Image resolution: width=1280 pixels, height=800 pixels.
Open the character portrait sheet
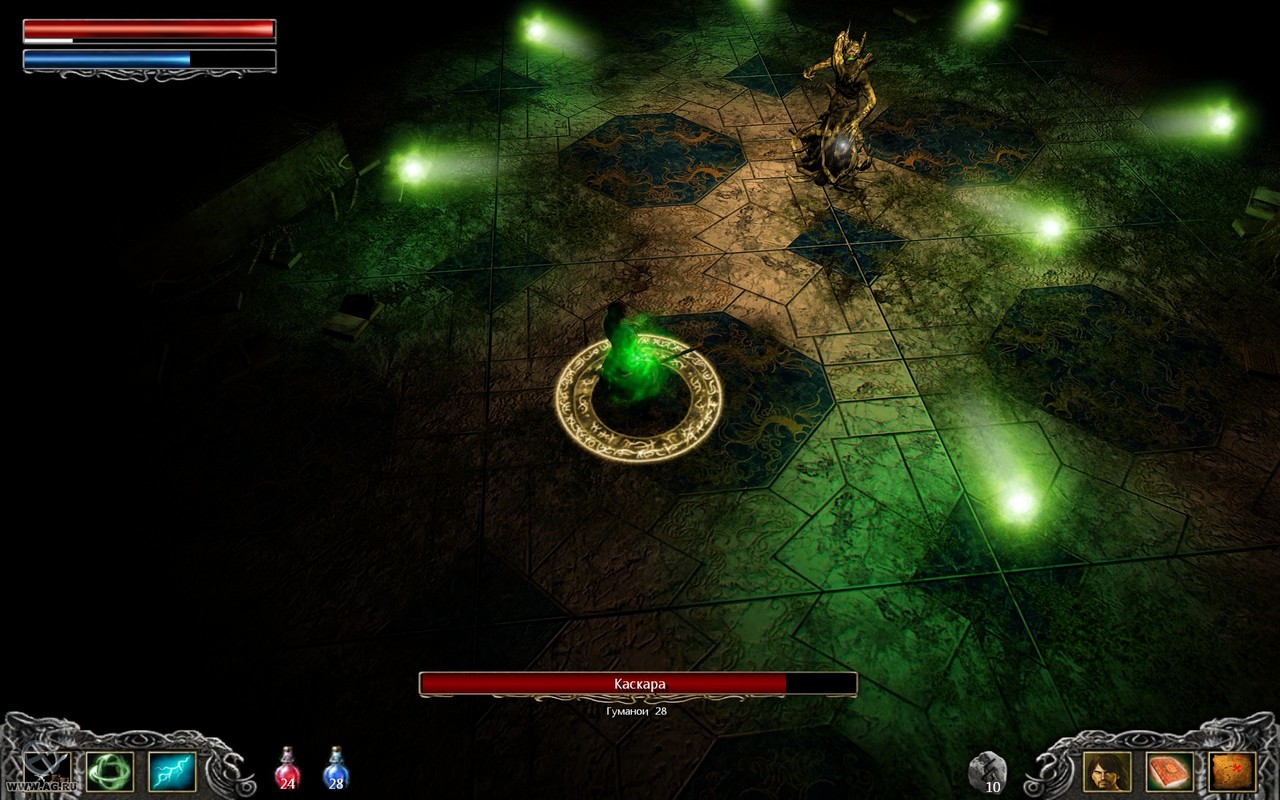pos(1107,771)
